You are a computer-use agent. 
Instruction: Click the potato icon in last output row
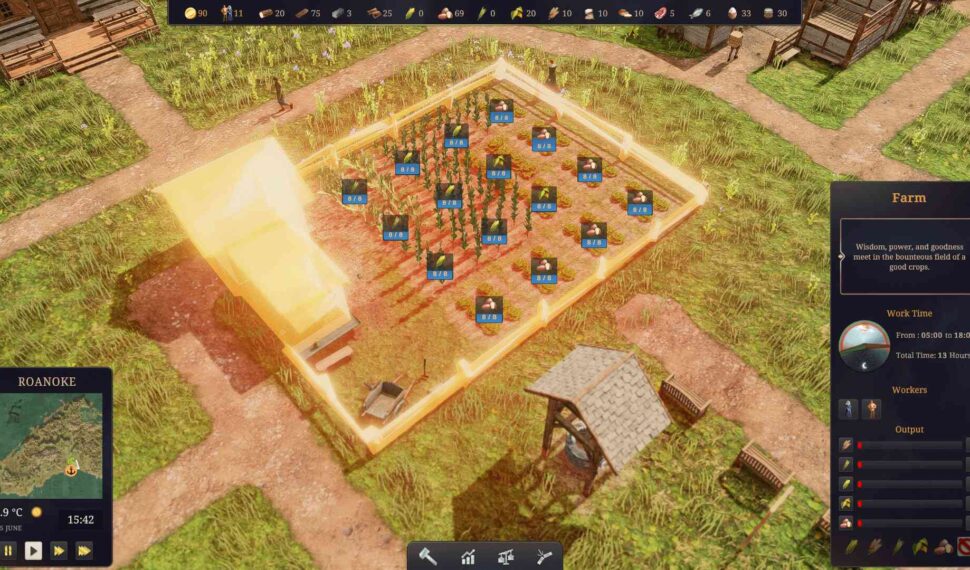coord(847,522)
